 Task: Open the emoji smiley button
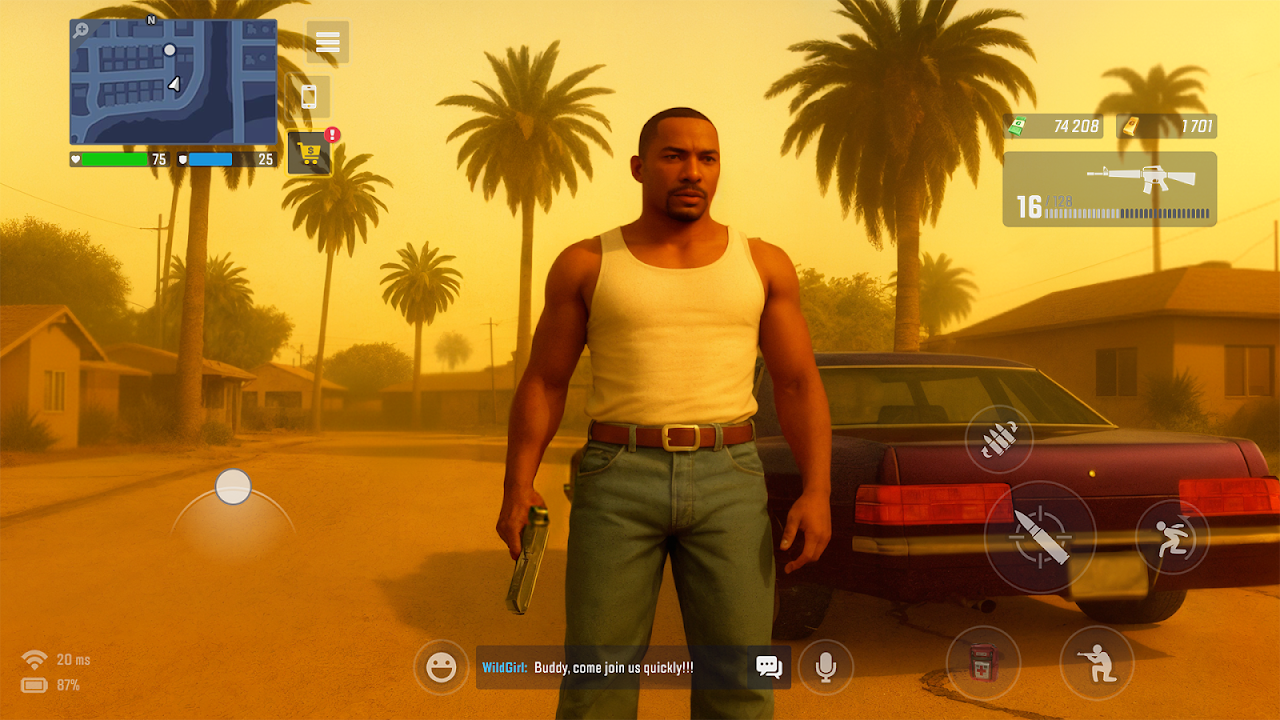(x=441, y=667)
